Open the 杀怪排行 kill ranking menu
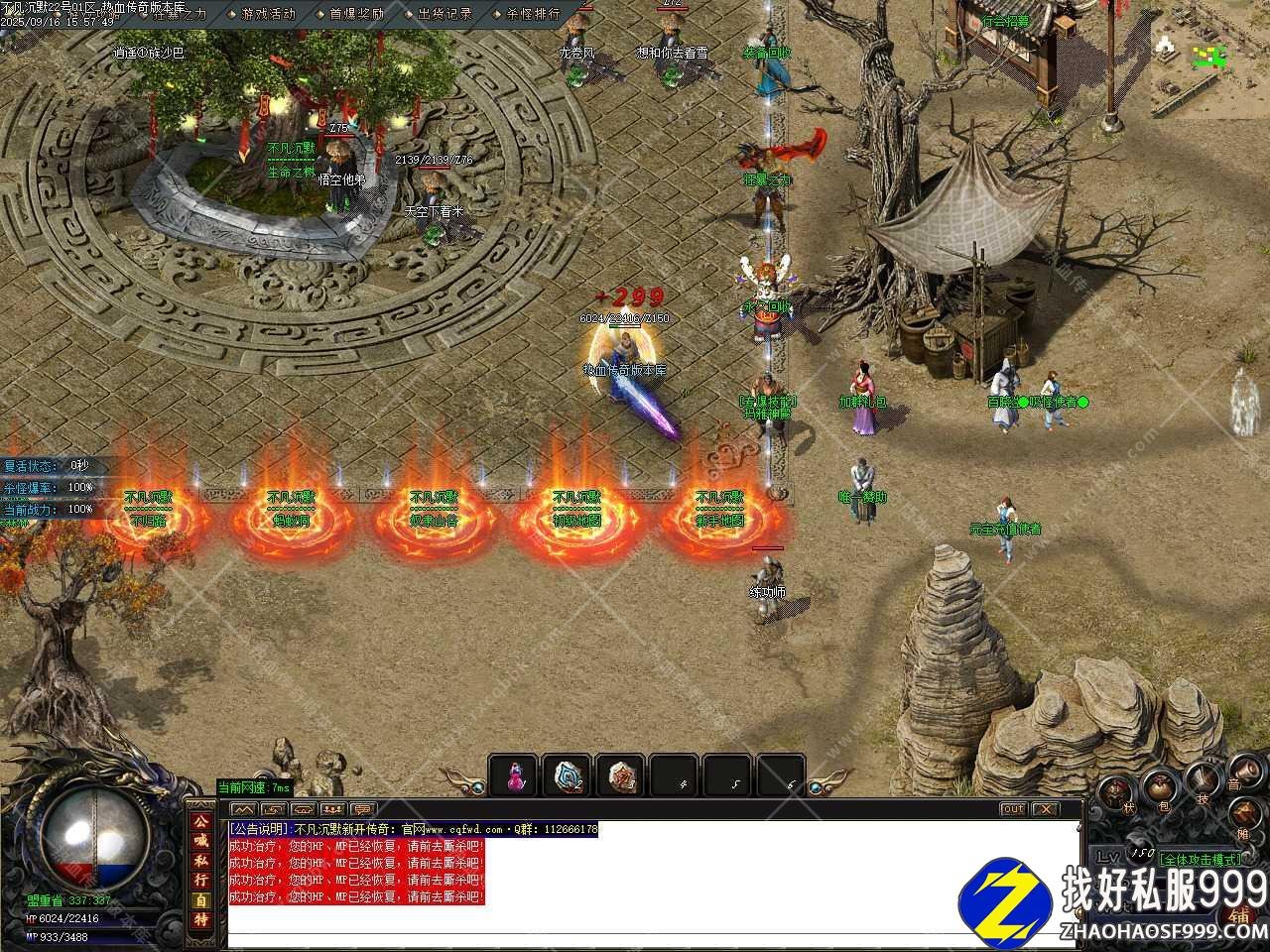This screenshot has height=952, width=1270. point(533,14)
